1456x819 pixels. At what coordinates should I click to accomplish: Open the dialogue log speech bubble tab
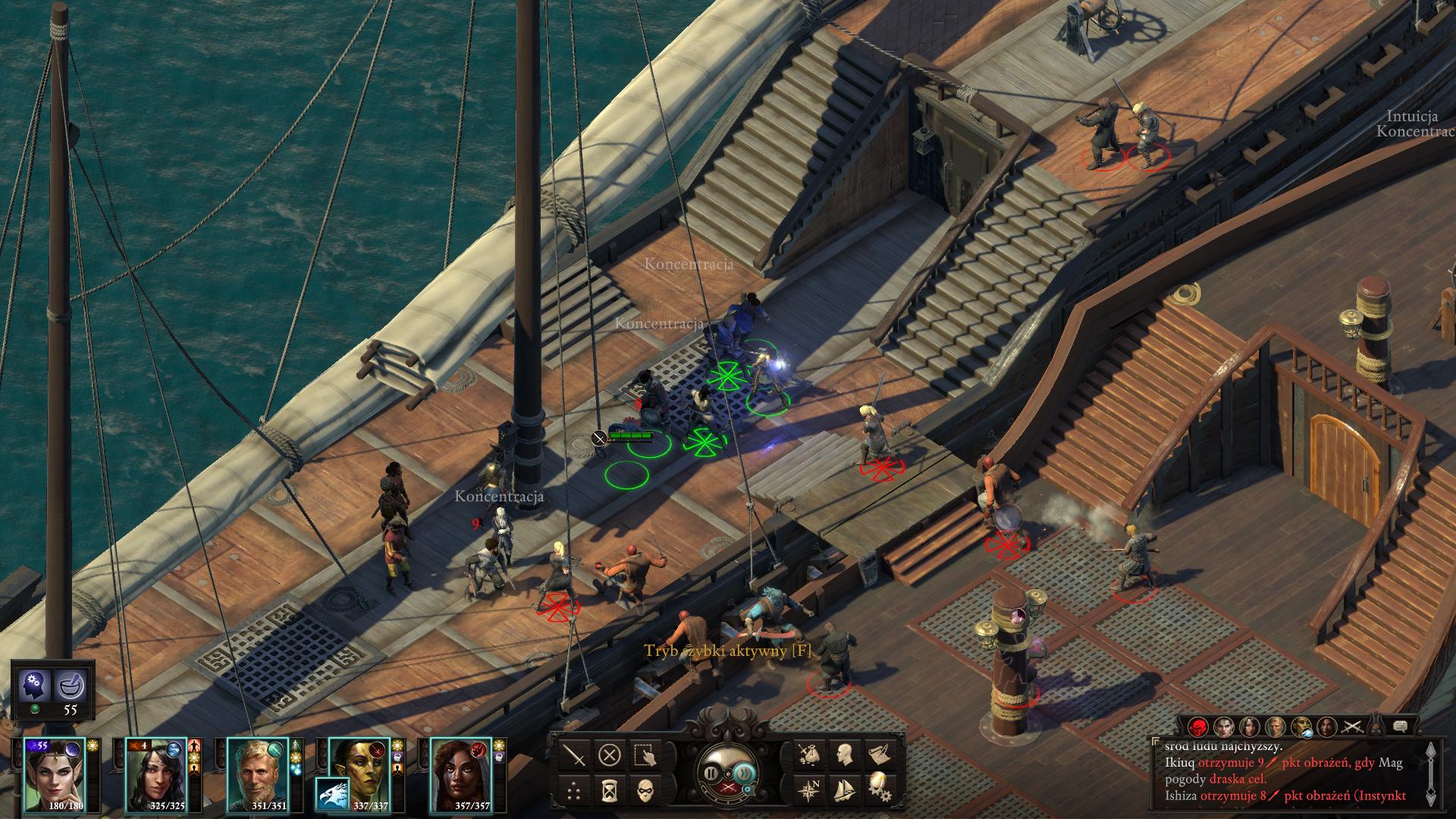[x=1401, y=726]
